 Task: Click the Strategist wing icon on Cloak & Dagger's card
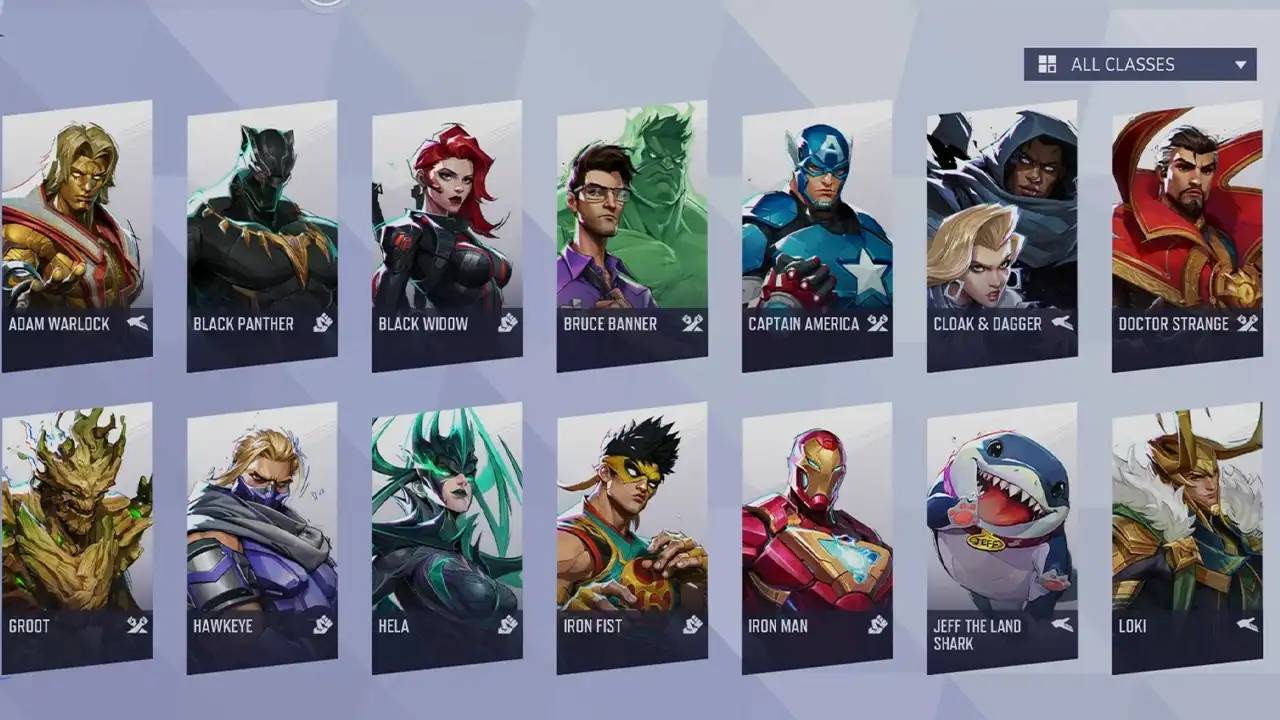(x=1058, y=322)
